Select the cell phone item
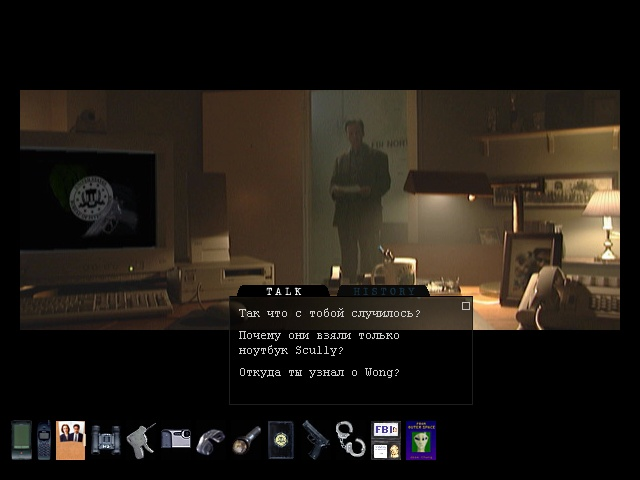Screen dimensions: 640x480 tap(43, 440)
